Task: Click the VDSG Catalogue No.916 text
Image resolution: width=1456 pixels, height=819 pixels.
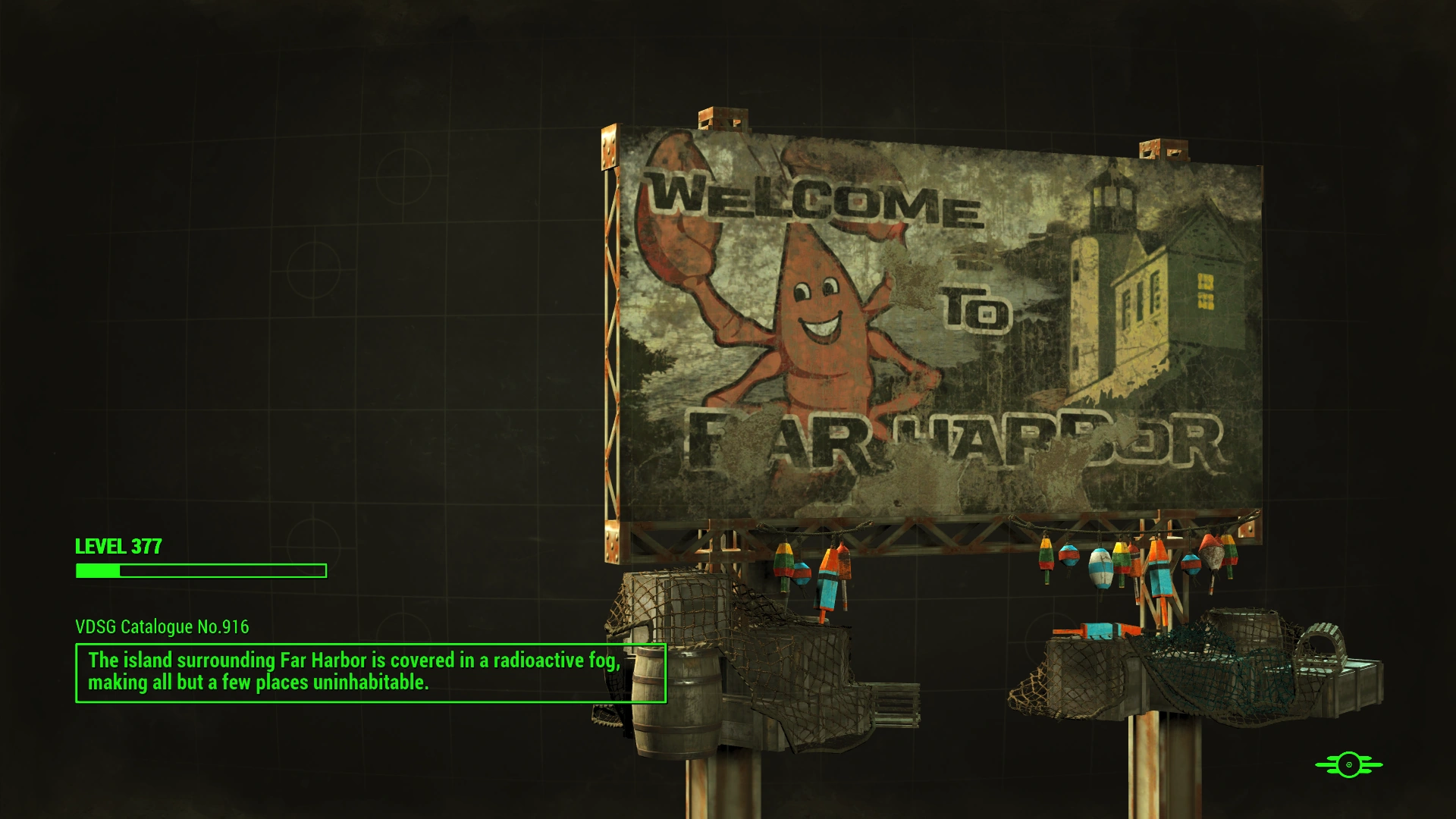Action: [163, 627]
